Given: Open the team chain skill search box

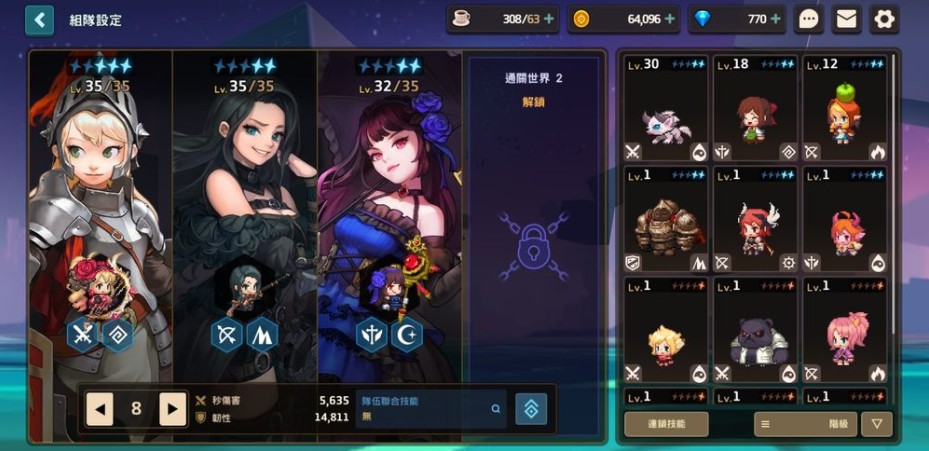Looking at the screenshot, I should coord(431,408).
